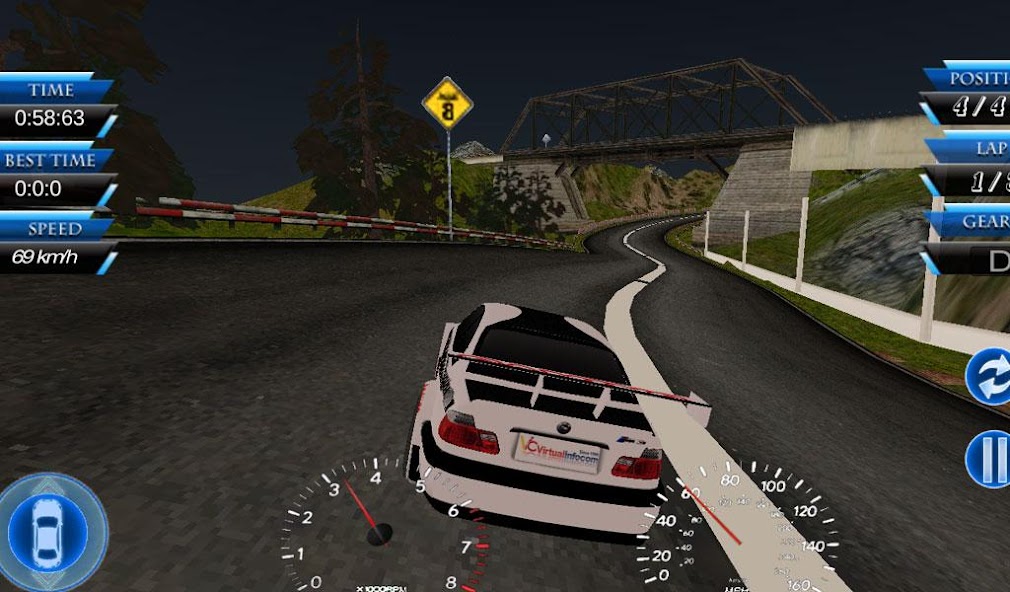Tap the pause button
Image resolution: width=1010 pixels, height=592 pixels.
click(990, 460)
